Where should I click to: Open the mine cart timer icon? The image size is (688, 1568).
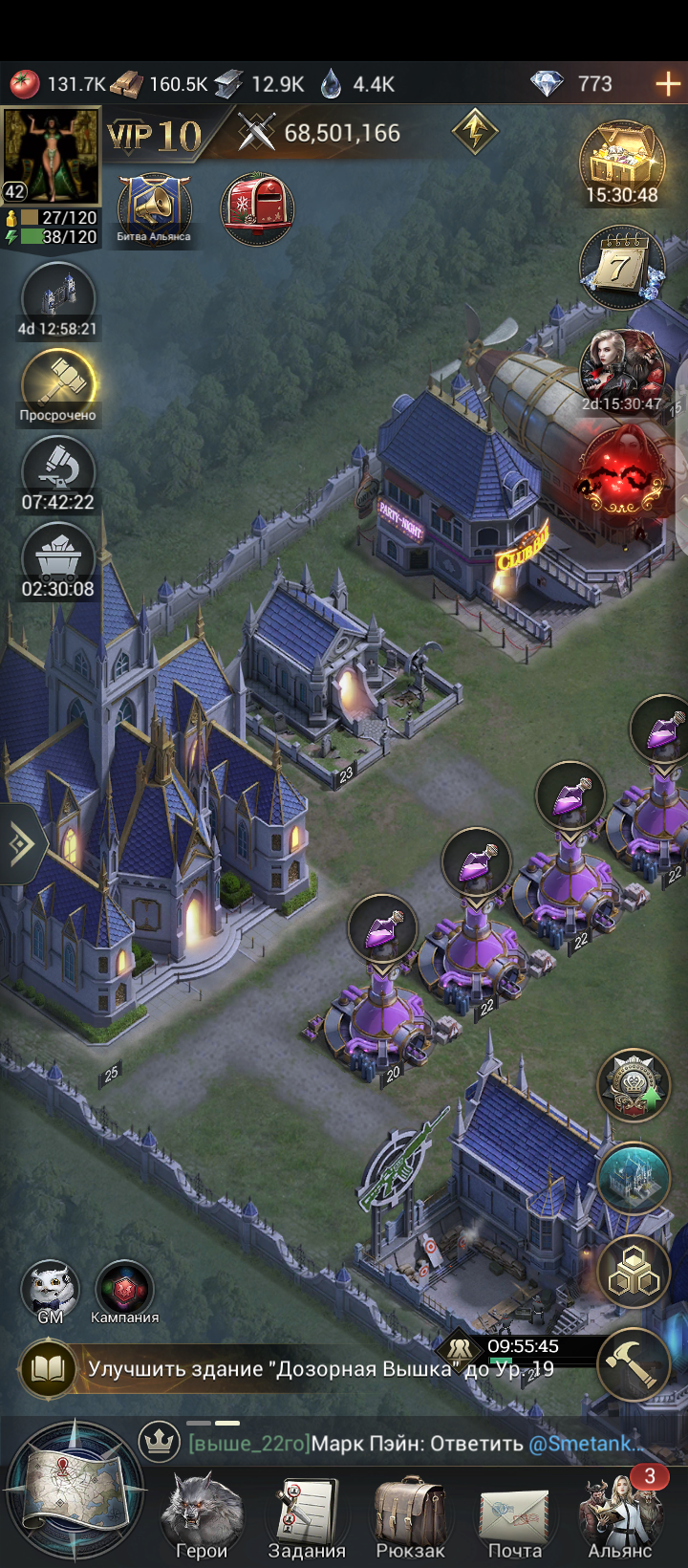58,559
